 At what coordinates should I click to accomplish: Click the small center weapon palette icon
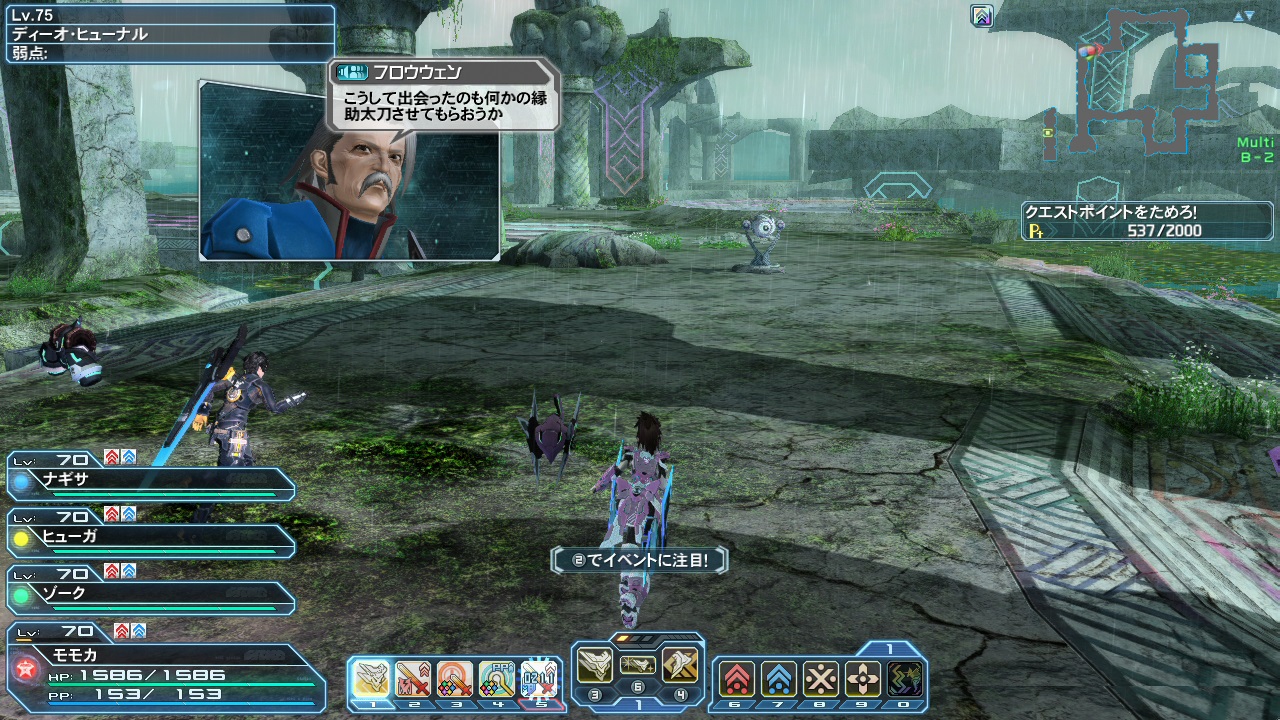(x=638, y=664)
